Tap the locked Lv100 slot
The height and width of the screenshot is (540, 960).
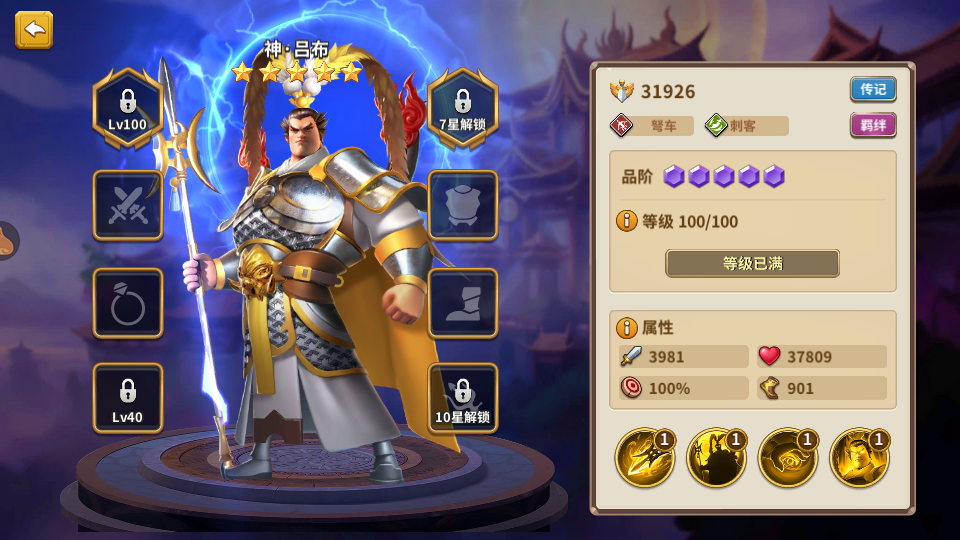[128, 108]
